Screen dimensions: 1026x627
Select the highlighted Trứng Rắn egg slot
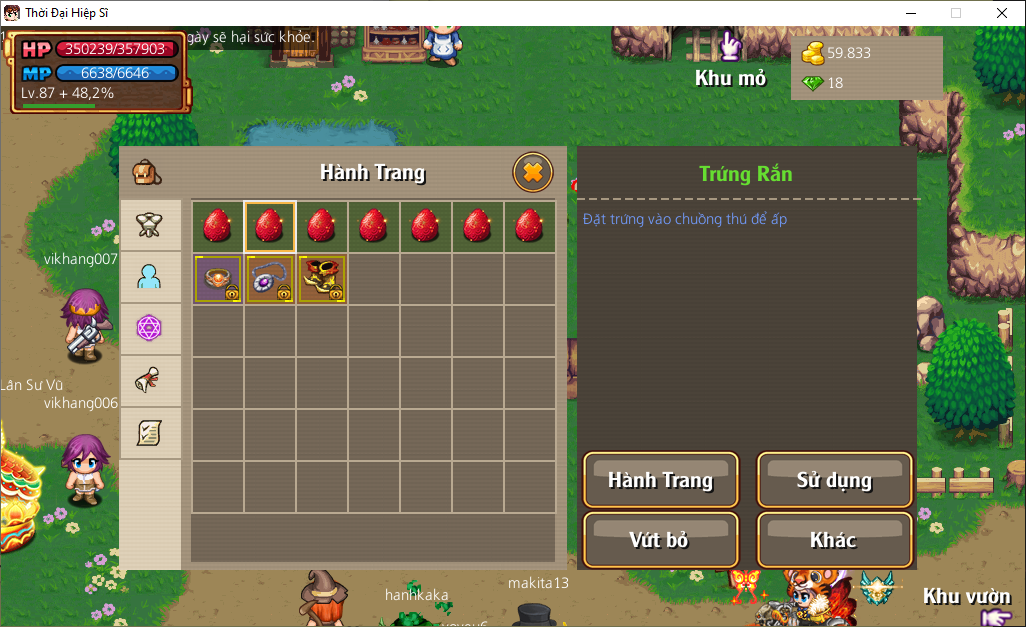tap(270, 227)
